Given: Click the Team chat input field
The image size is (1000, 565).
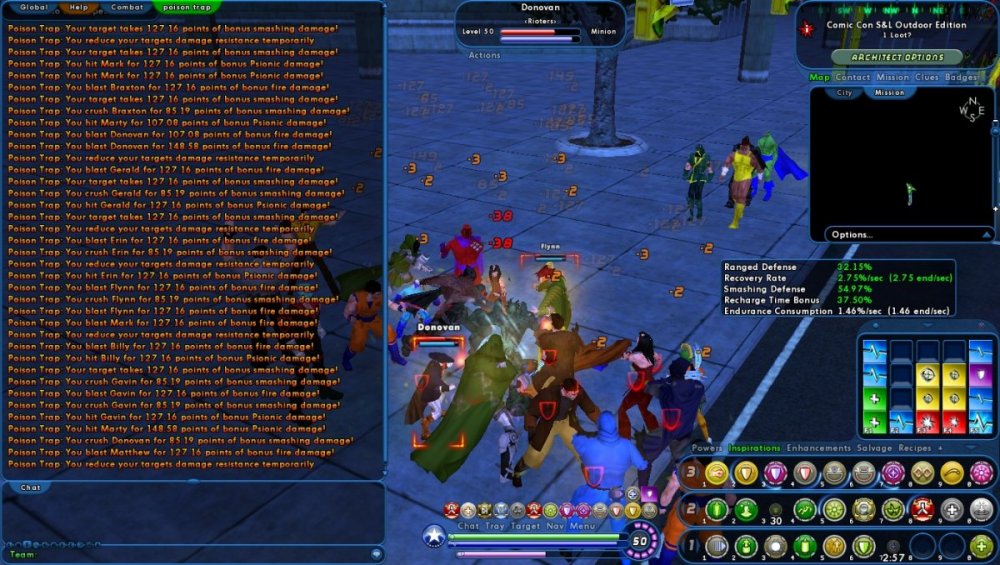Looking at the screenshot, I should pyautogui.click(x=190, y=553).
